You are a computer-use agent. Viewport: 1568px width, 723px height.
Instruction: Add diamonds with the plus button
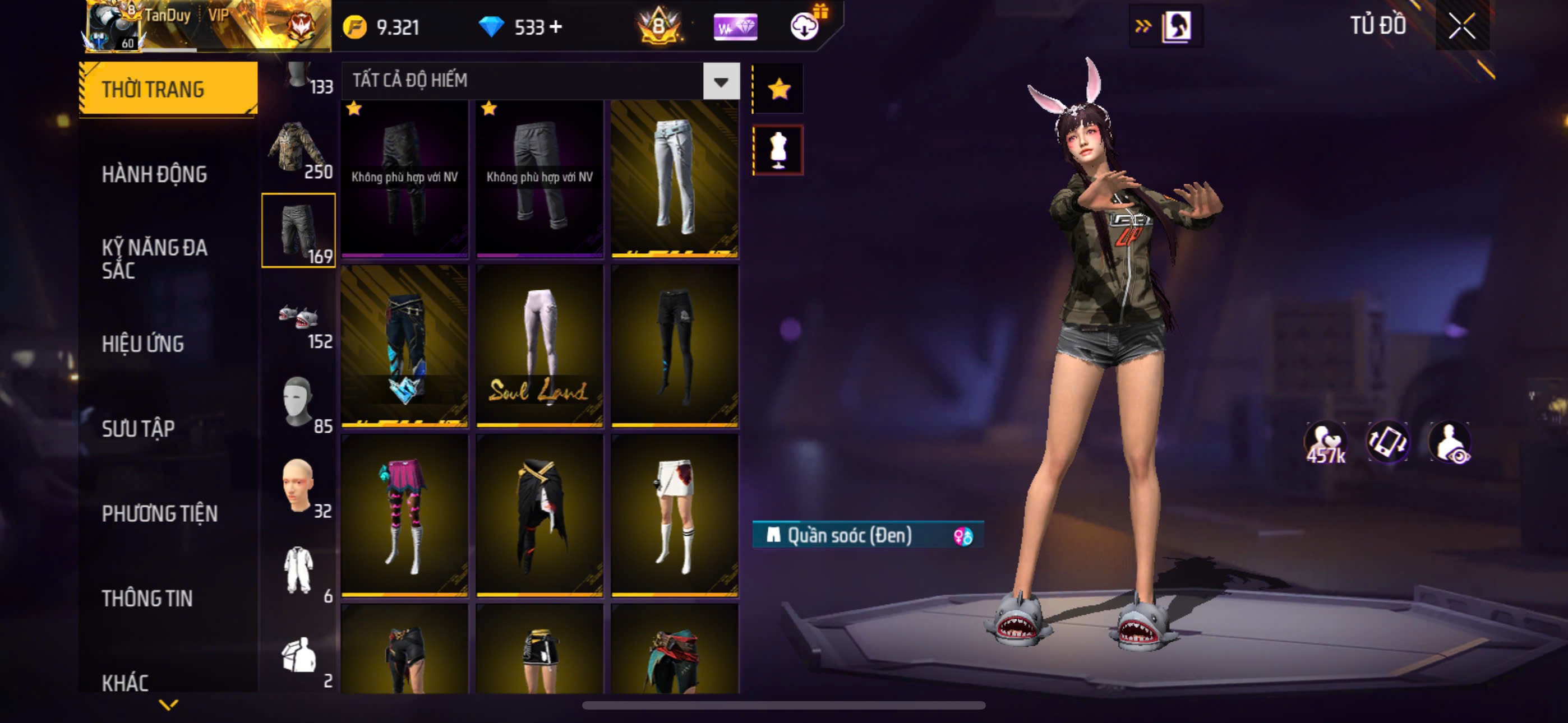click(556, 27)
